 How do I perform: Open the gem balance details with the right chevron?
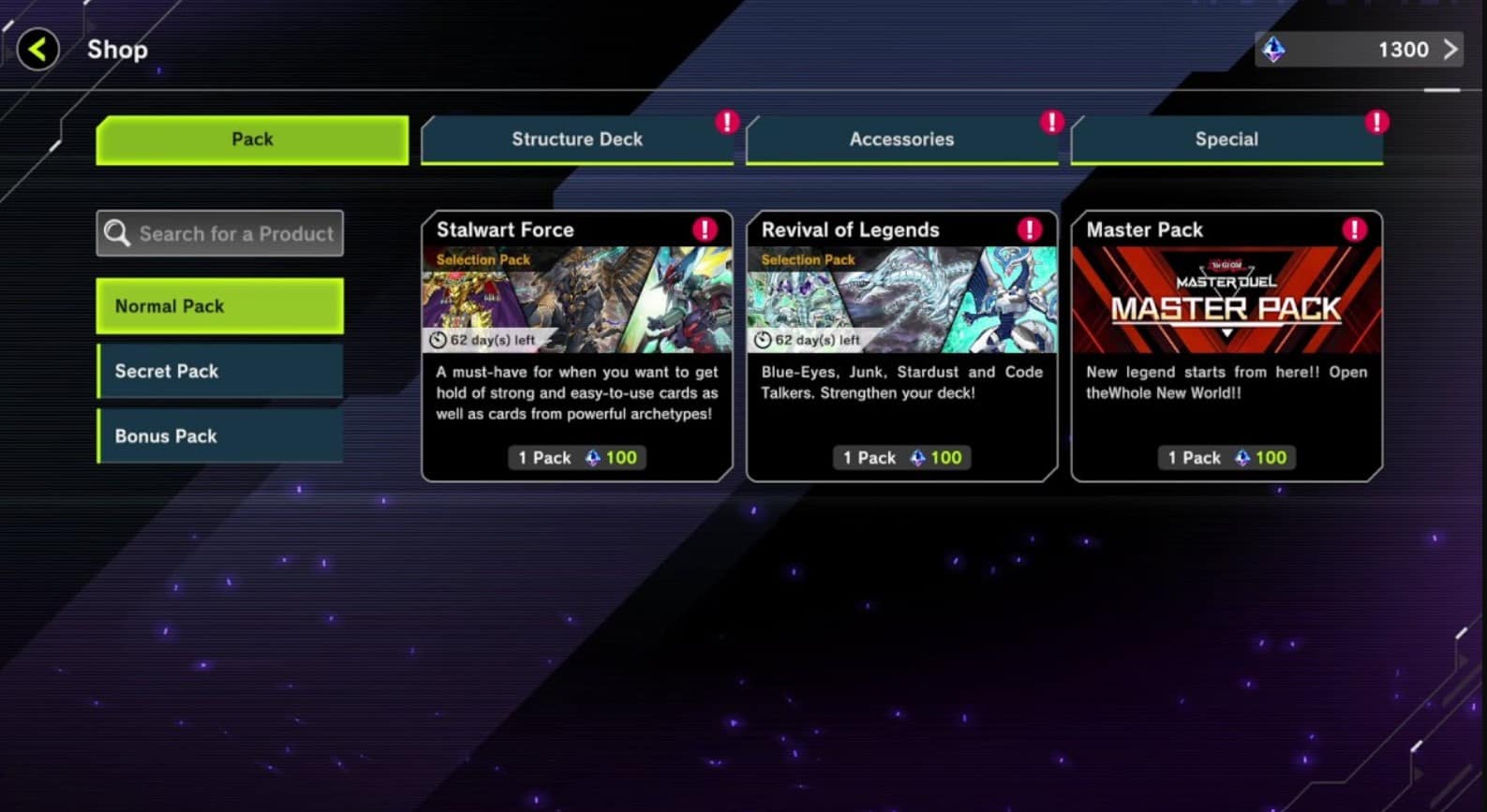click(1450, 49)
